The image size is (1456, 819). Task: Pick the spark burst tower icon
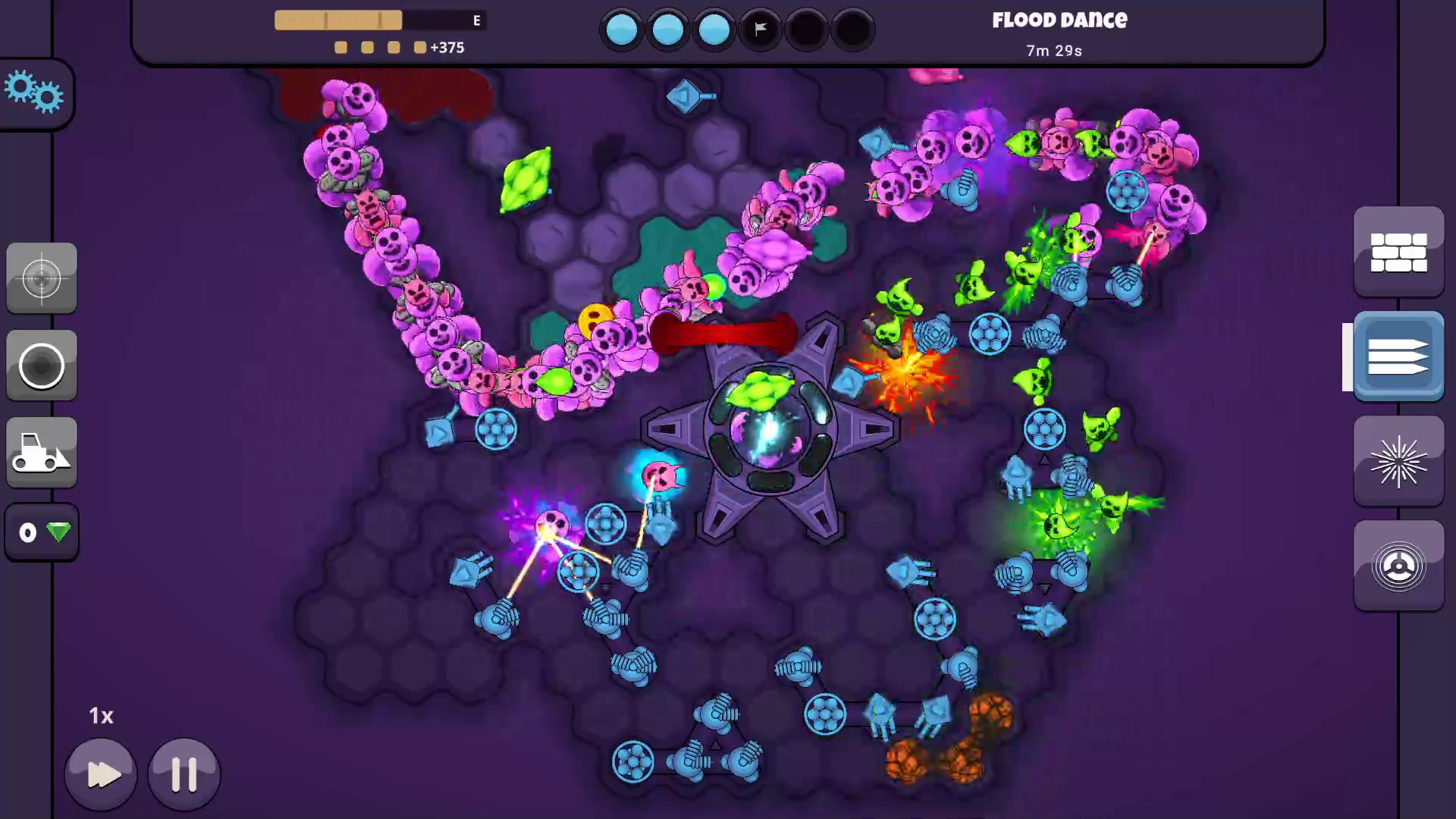pos(1399,461)
